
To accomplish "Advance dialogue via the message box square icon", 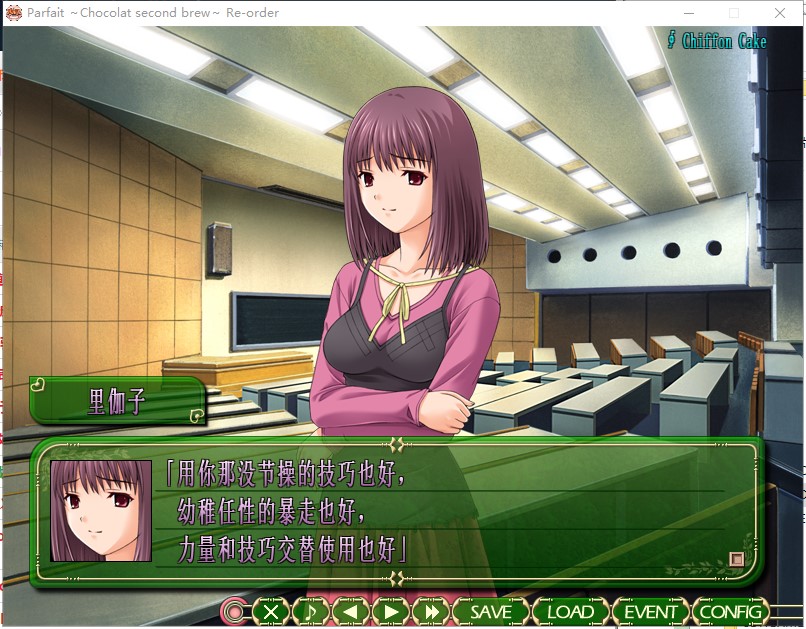I will [x=737, y=559].
